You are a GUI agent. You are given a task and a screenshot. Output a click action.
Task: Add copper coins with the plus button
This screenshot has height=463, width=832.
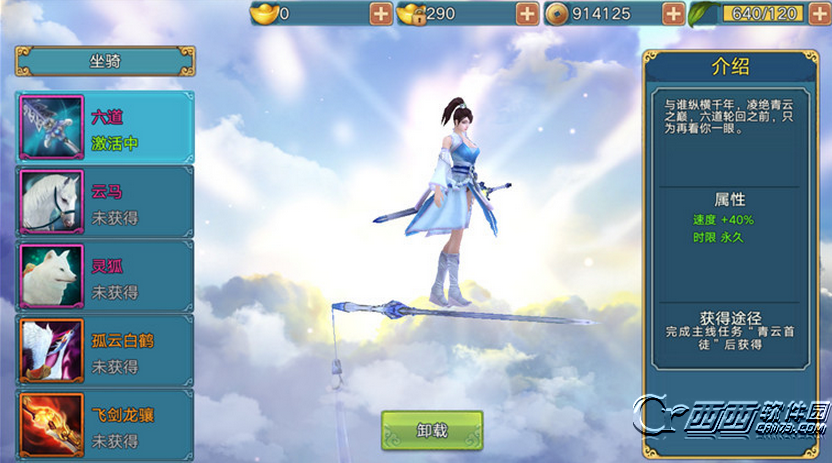pyautogui.click(x=673, y=14)
